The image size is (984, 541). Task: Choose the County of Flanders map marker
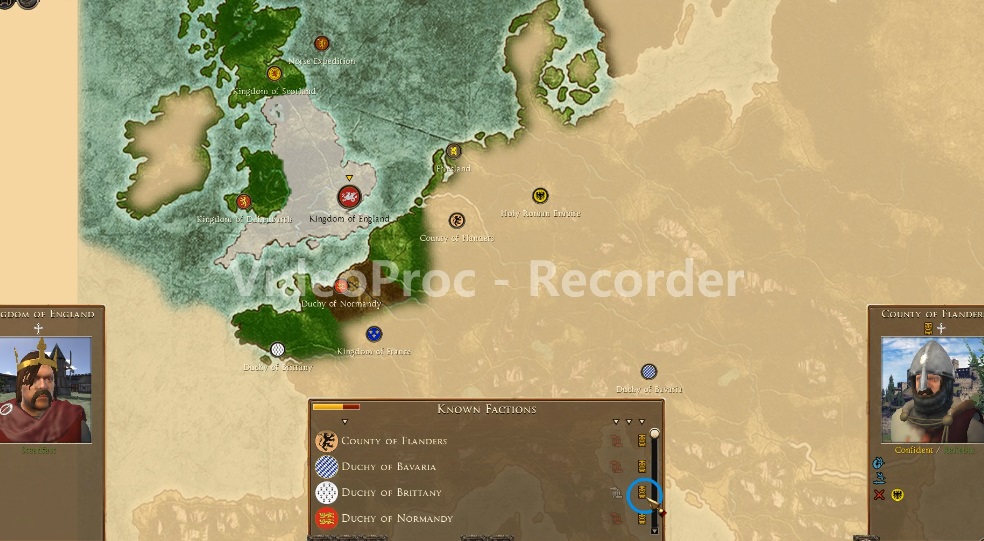coord(457,221)
